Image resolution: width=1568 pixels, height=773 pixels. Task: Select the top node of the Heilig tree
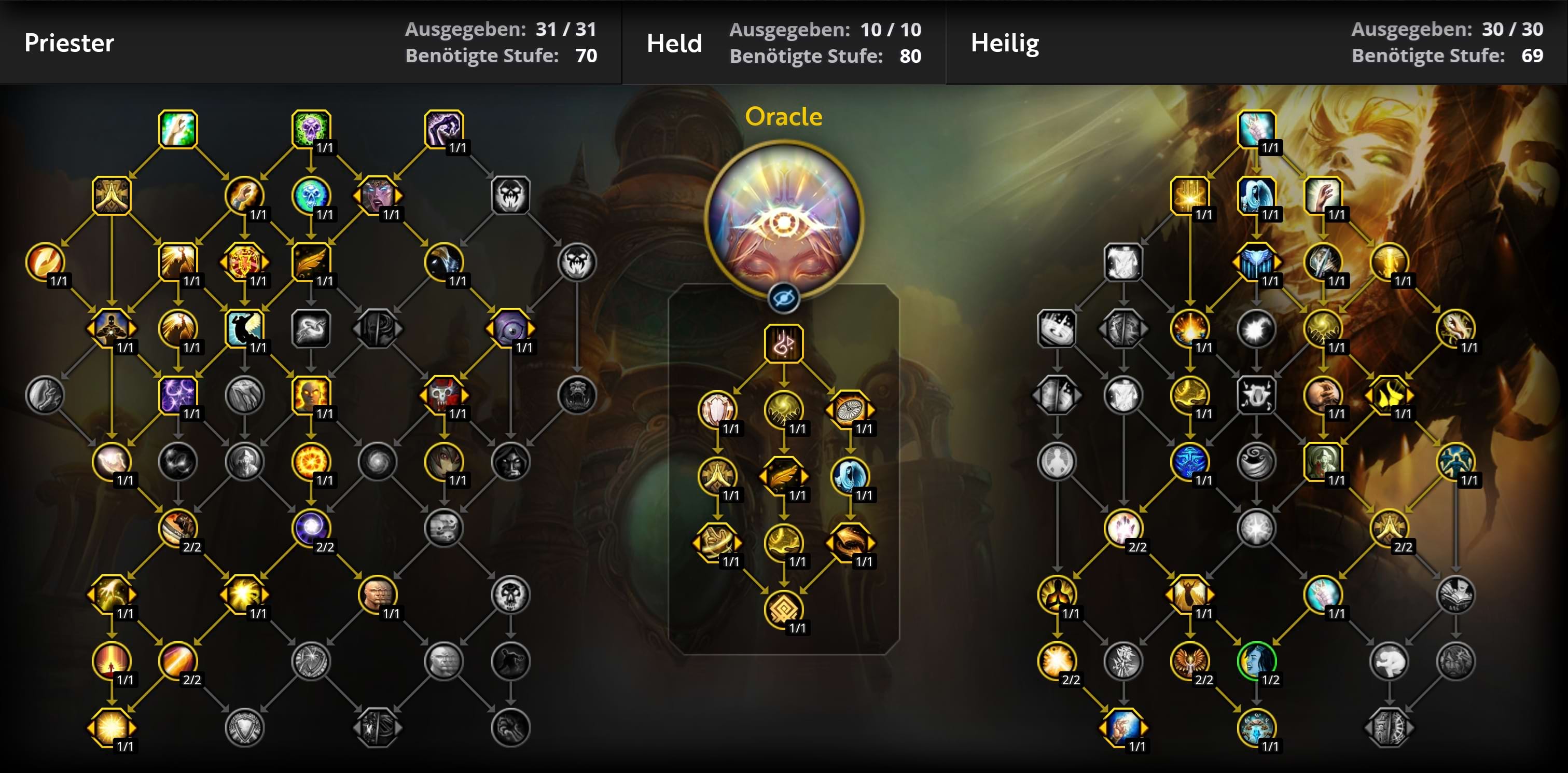1256,129
